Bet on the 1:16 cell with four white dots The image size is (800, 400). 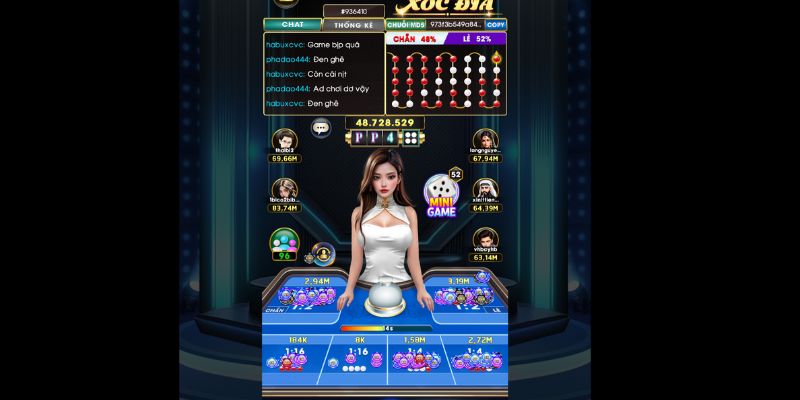(357, 358)
